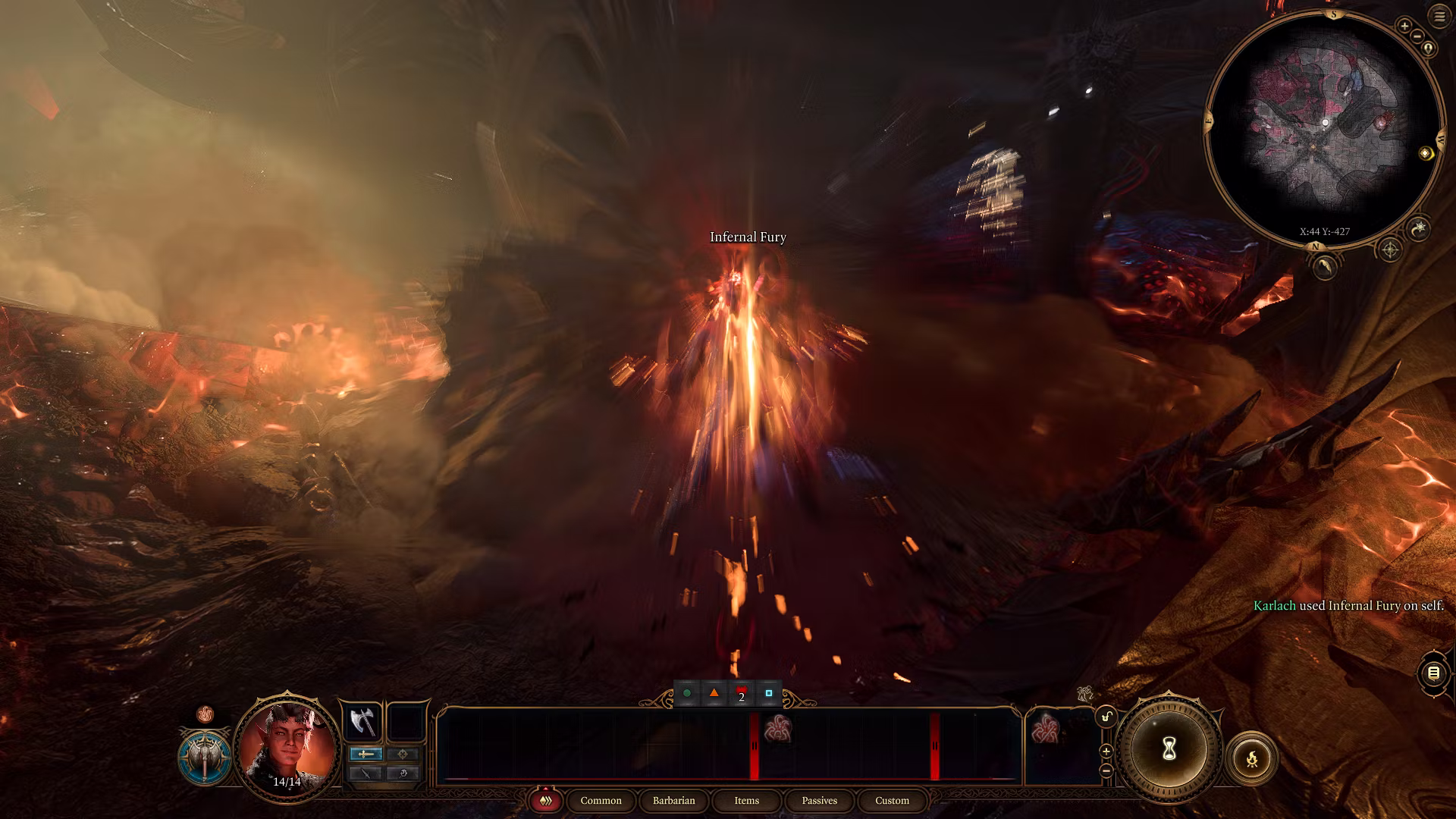Zoom out on the minimap
The image size is (1456, 819).
click(1417, 36)
